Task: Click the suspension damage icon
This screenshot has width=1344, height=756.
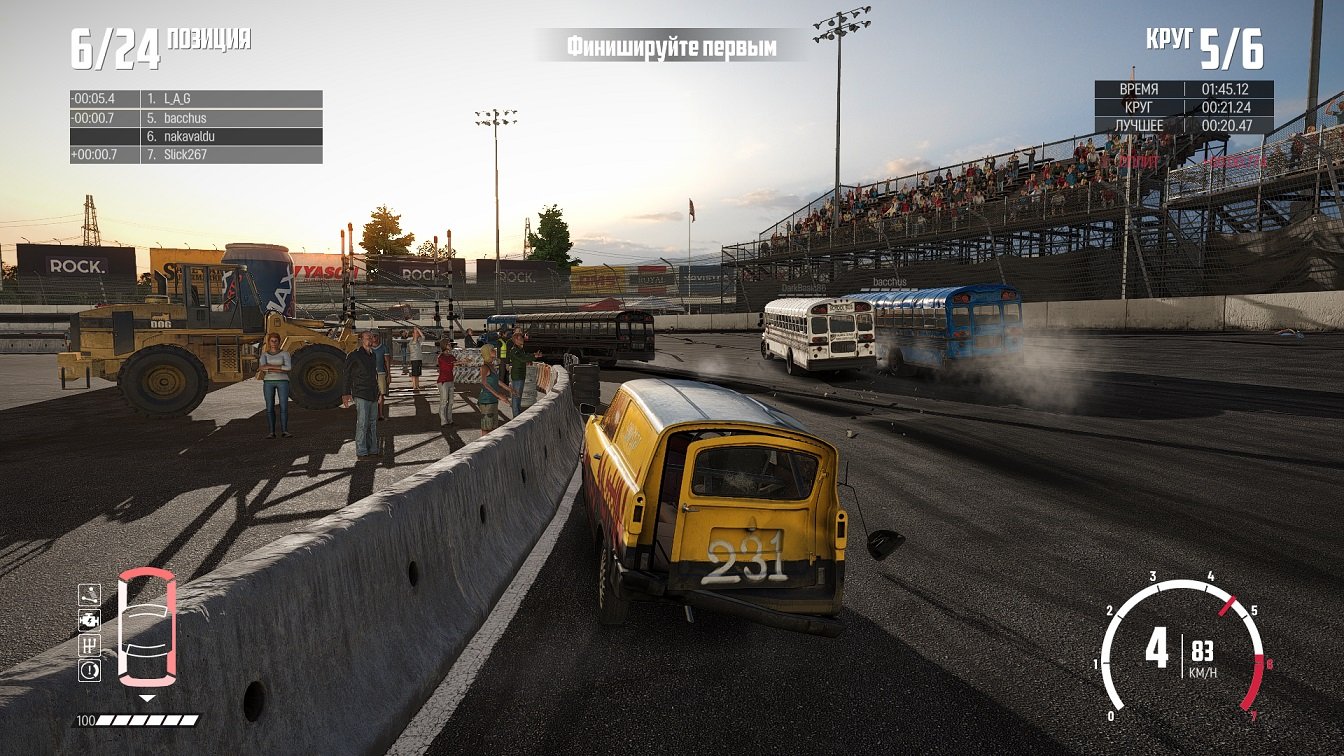Action: 90,595
